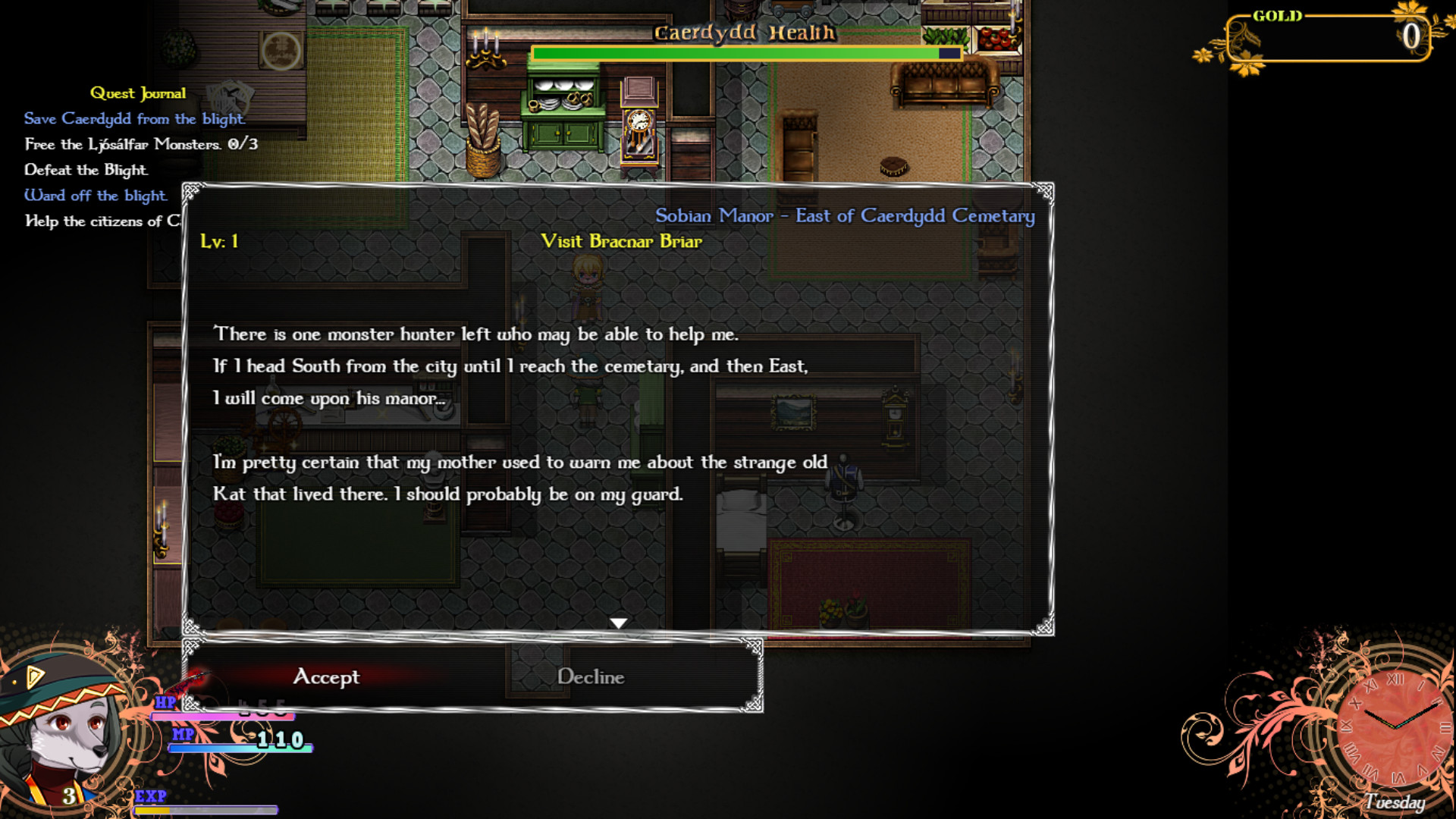Image resolution: width=1456 pixels, height=819 pixels.
Task: Select the 'Save Caerdydd from the blight' quest
Action: pos(134,118)
